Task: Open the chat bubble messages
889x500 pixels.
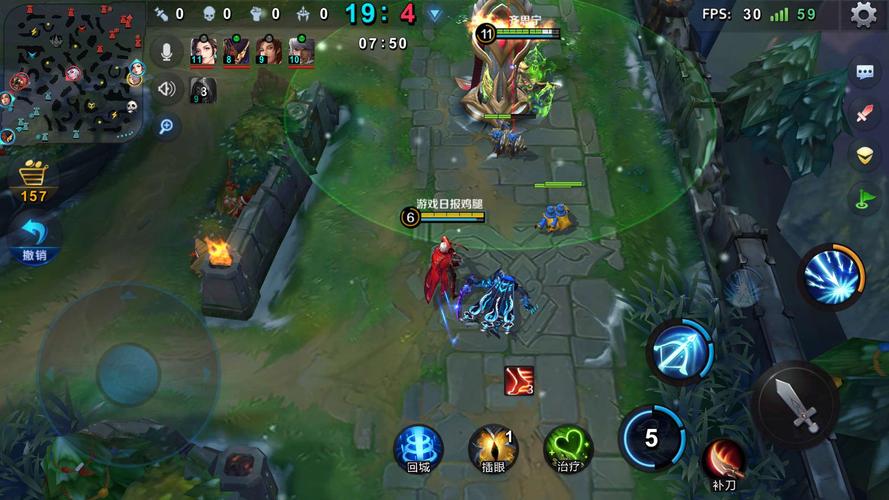Action: pos(864,72)
